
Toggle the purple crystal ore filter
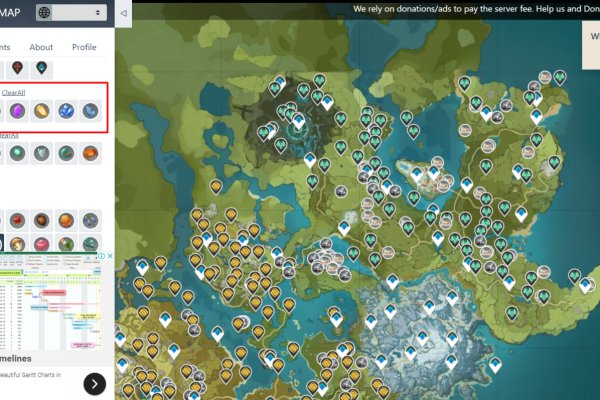[x=18, y=111]
